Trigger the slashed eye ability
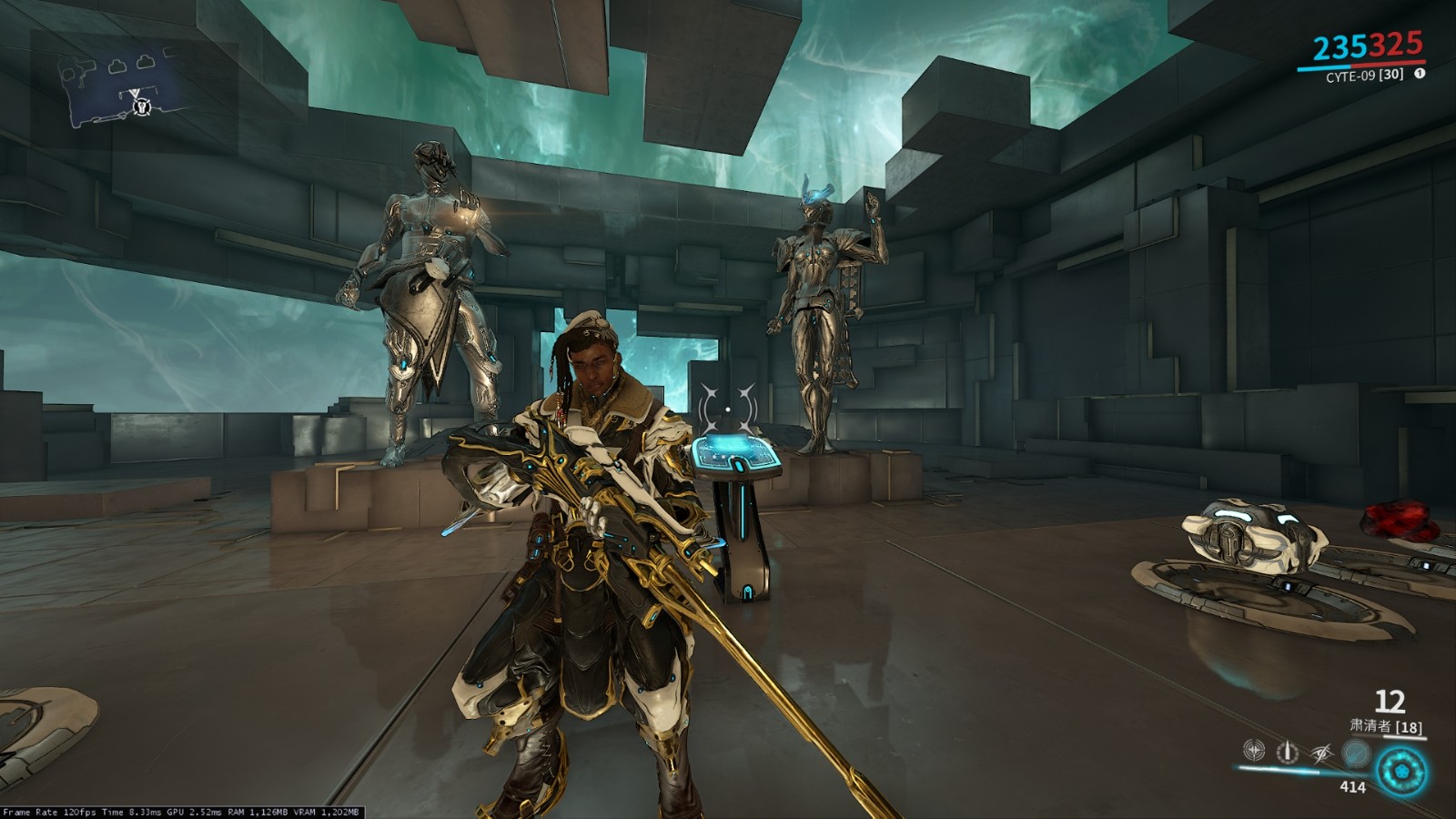The height and width of the screenshot is (819, 1456). point(1321,752)
